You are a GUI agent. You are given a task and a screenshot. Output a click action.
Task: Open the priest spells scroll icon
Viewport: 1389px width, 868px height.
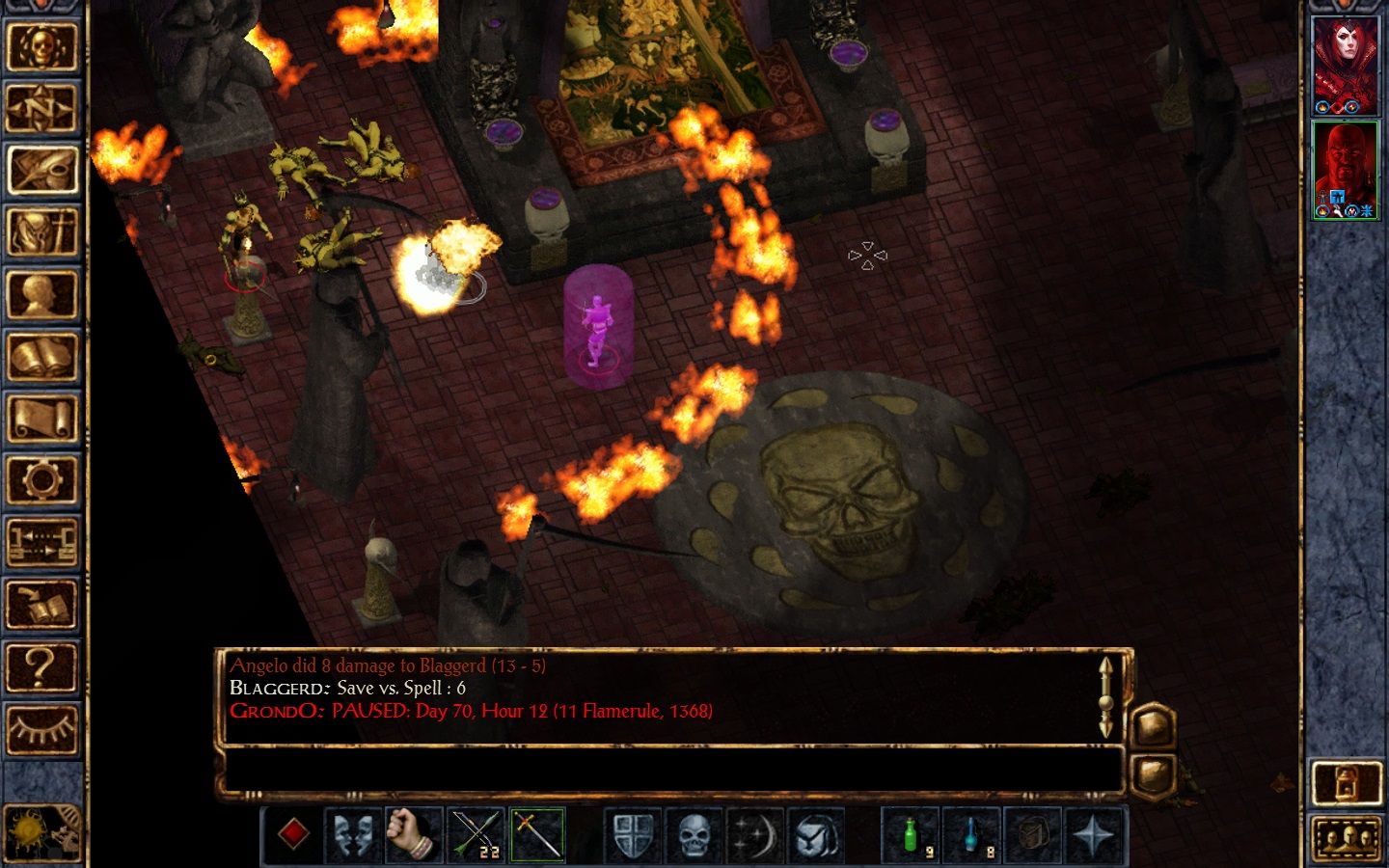click(x=43, y=415)
